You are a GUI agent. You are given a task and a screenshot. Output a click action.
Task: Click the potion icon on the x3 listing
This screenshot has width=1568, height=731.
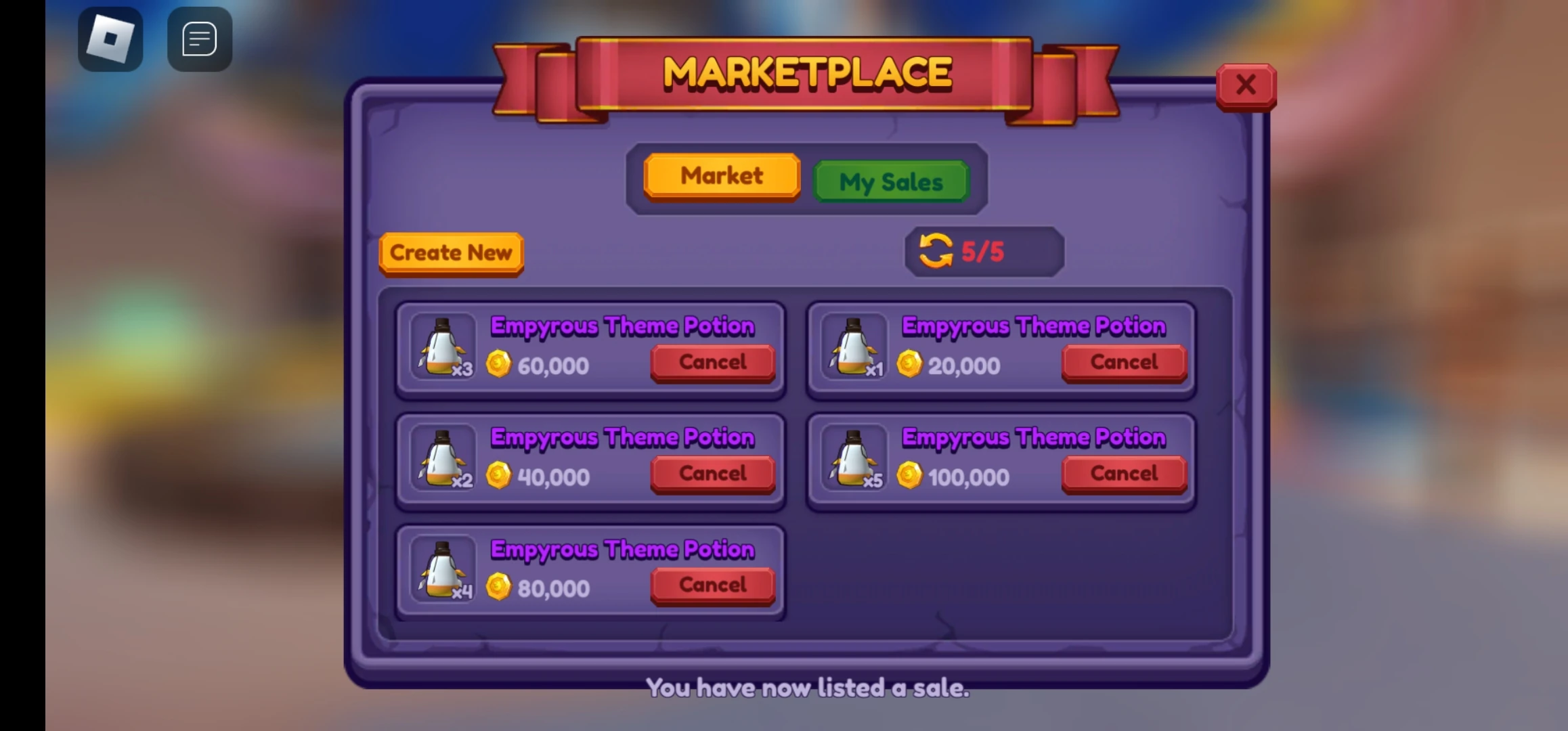[441, 349]
